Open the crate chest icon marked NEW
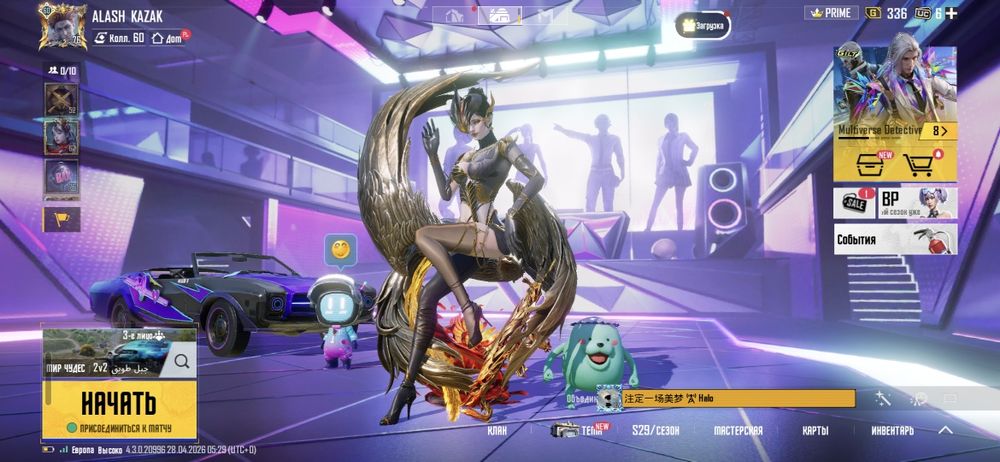This screenshot has width=1000, height=462. [x=864, y=164]
